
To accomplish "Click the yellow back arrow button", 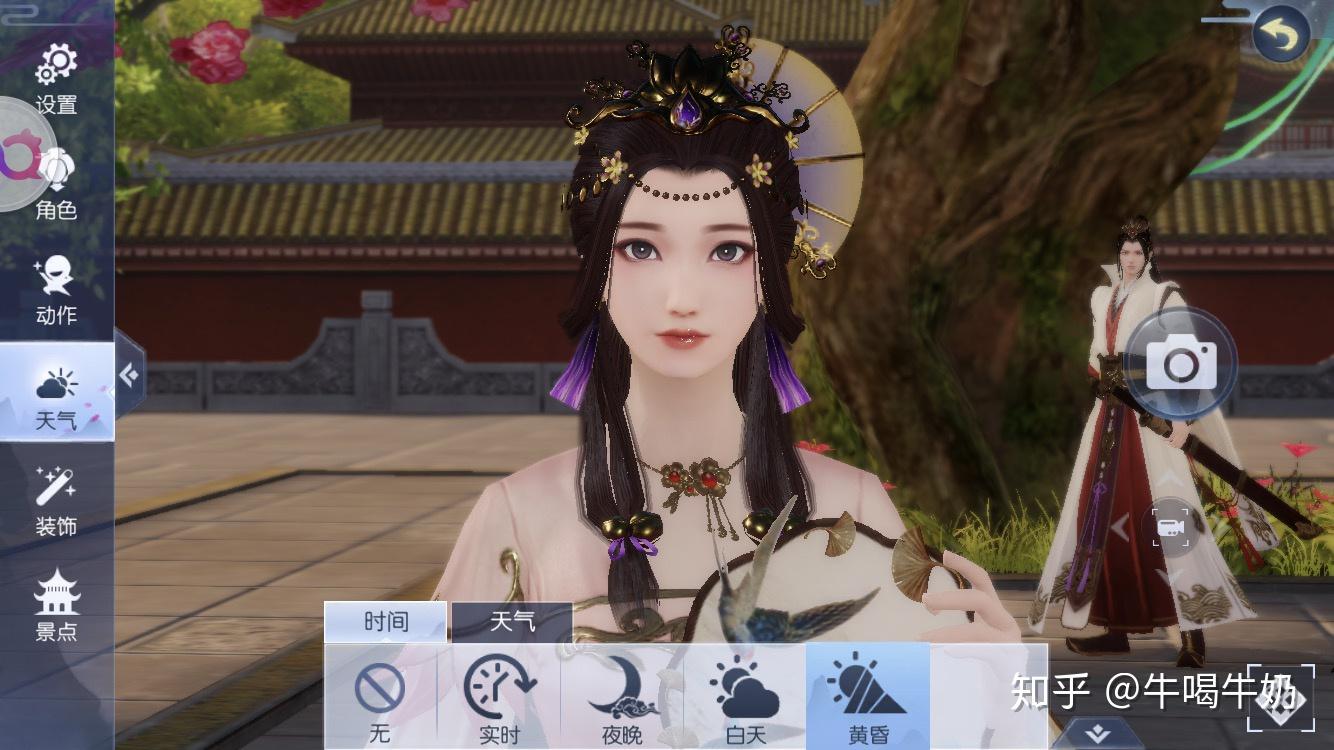I will (1281, 36).
